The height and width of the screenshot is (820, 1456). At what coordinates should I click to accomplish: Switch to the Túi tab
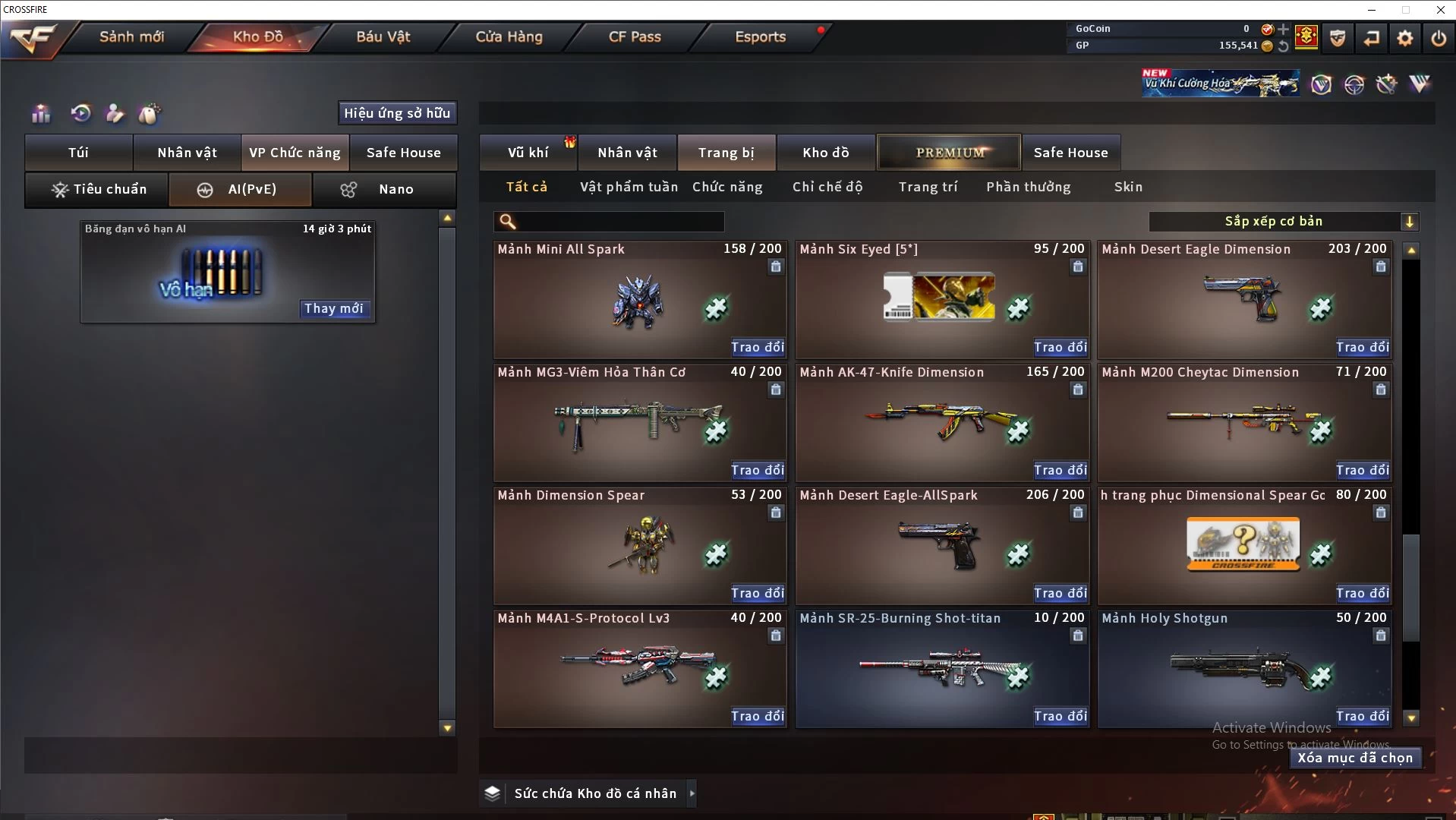[79, 153]
